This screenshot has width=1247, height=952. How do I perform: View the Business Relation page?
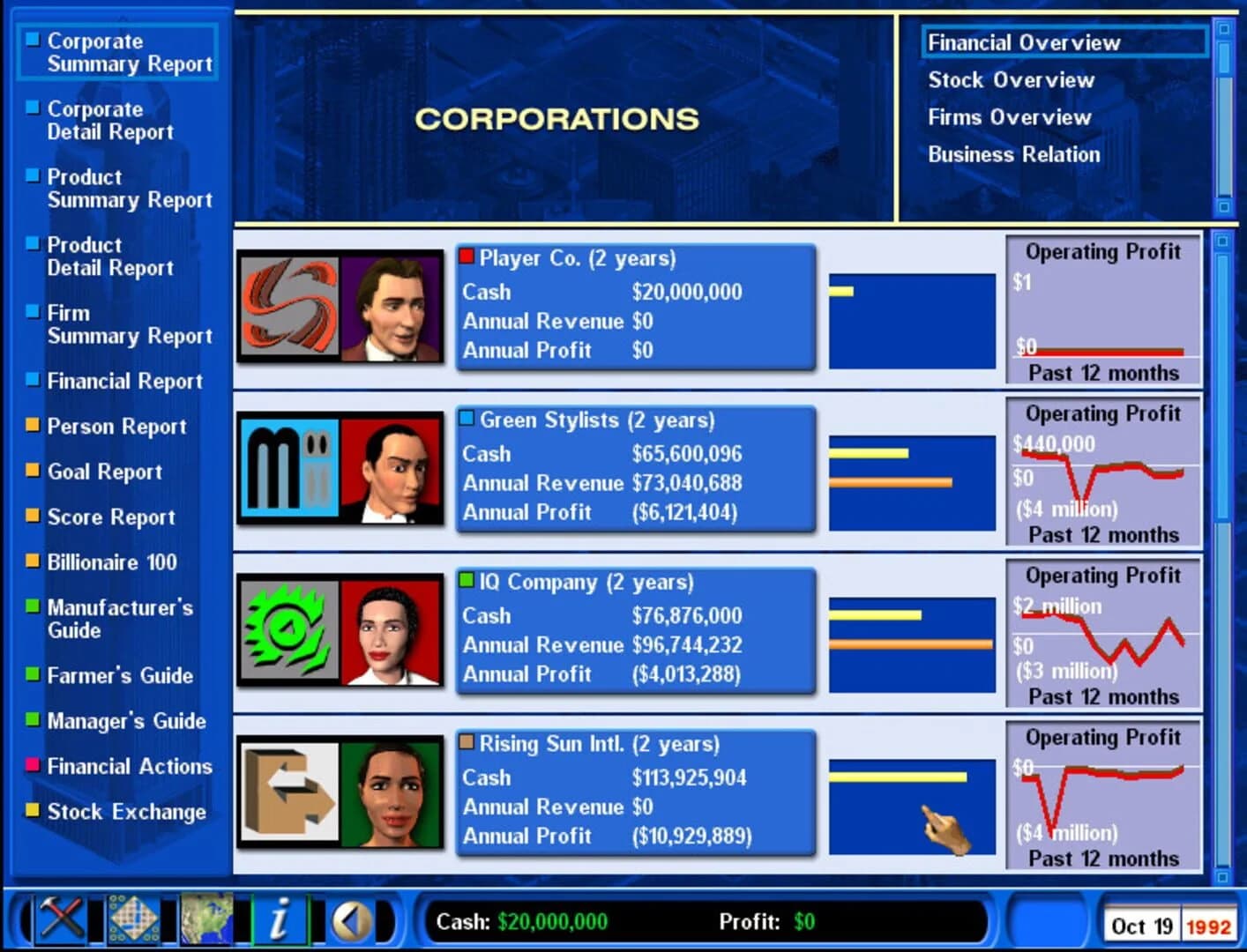1013,154
